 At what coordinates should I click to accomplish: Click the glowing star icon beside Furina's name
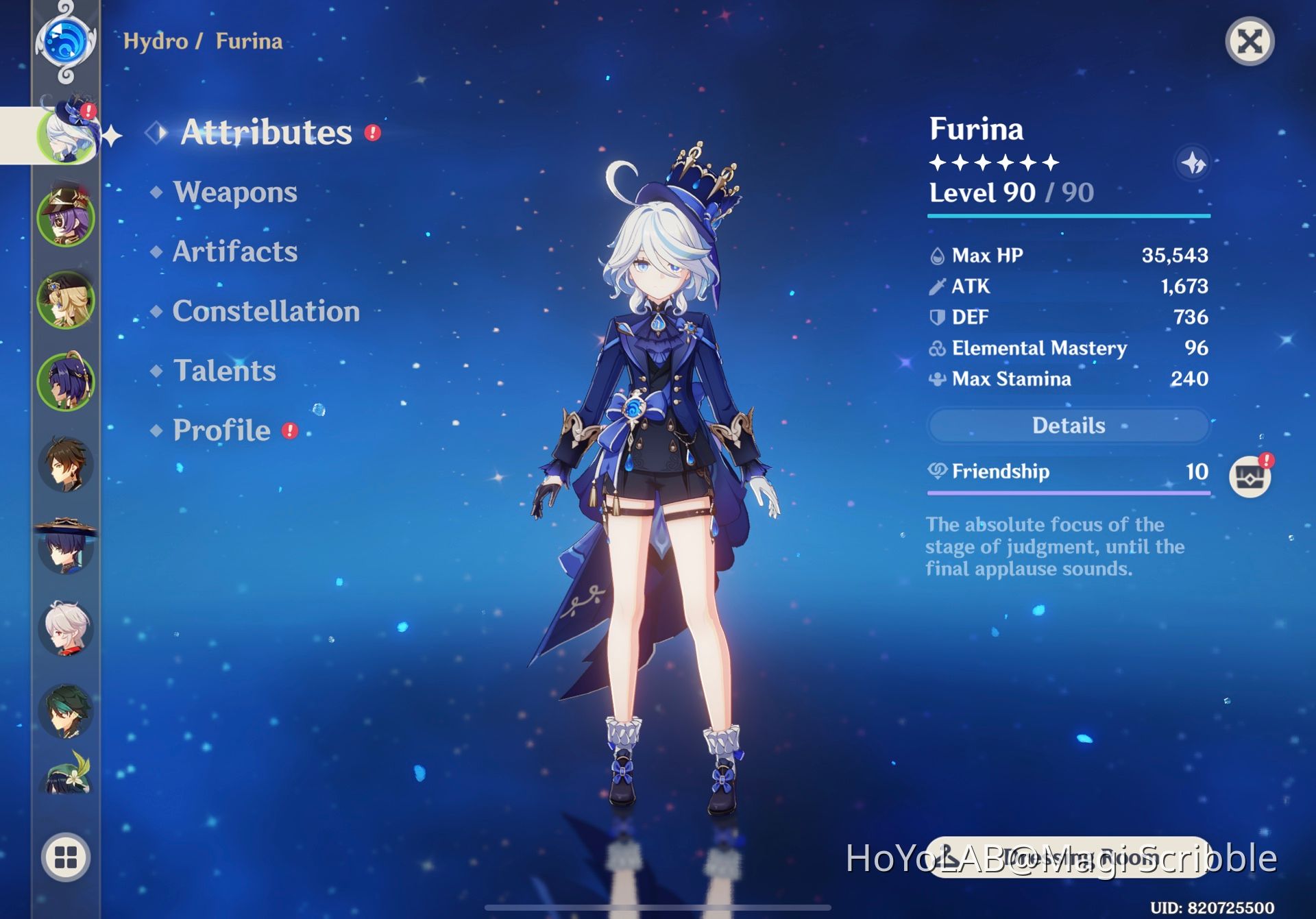click(1193, 163)
